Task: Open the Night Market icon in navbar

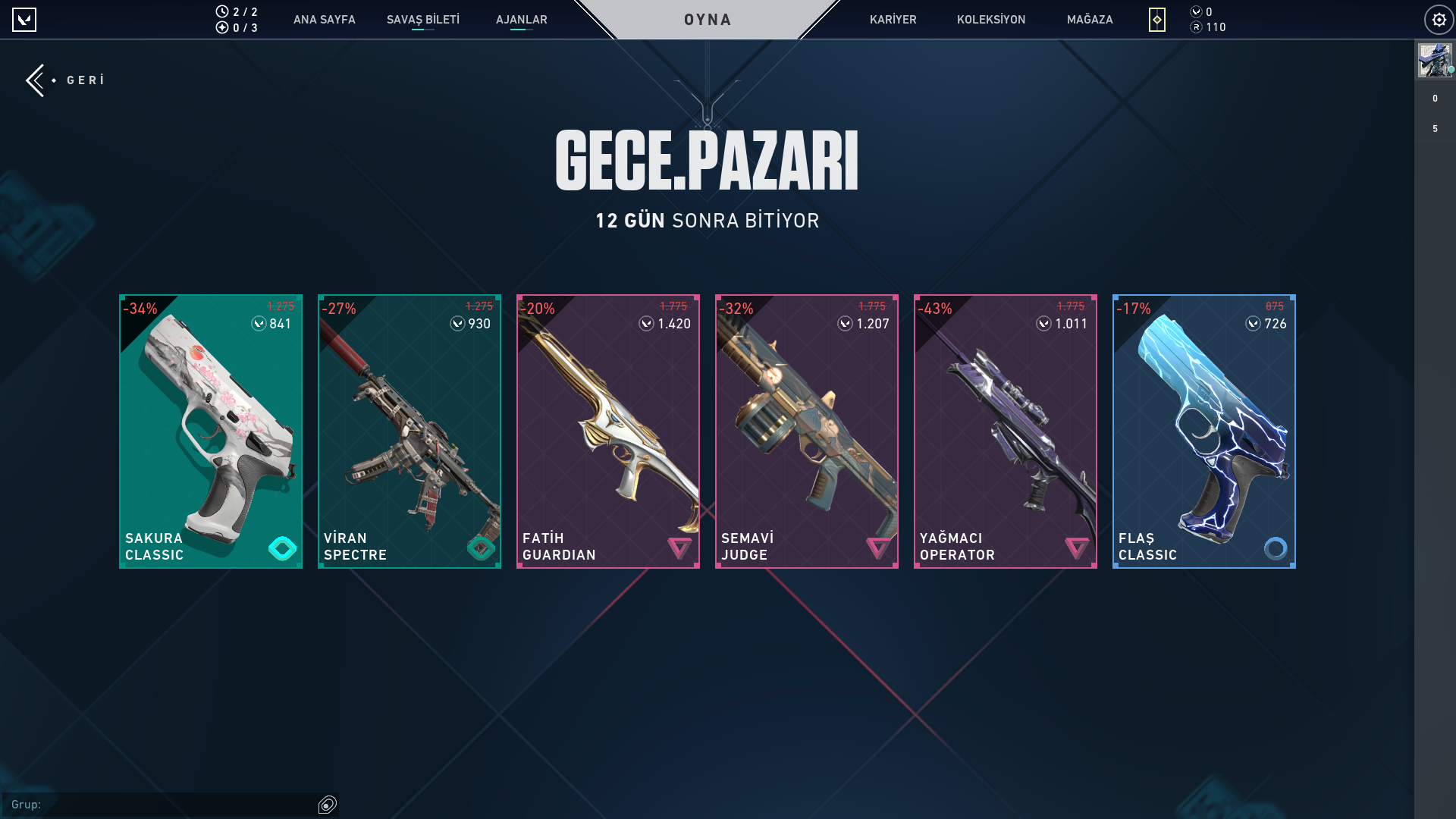Action: pyautogui.click(x=1156, y=20)
